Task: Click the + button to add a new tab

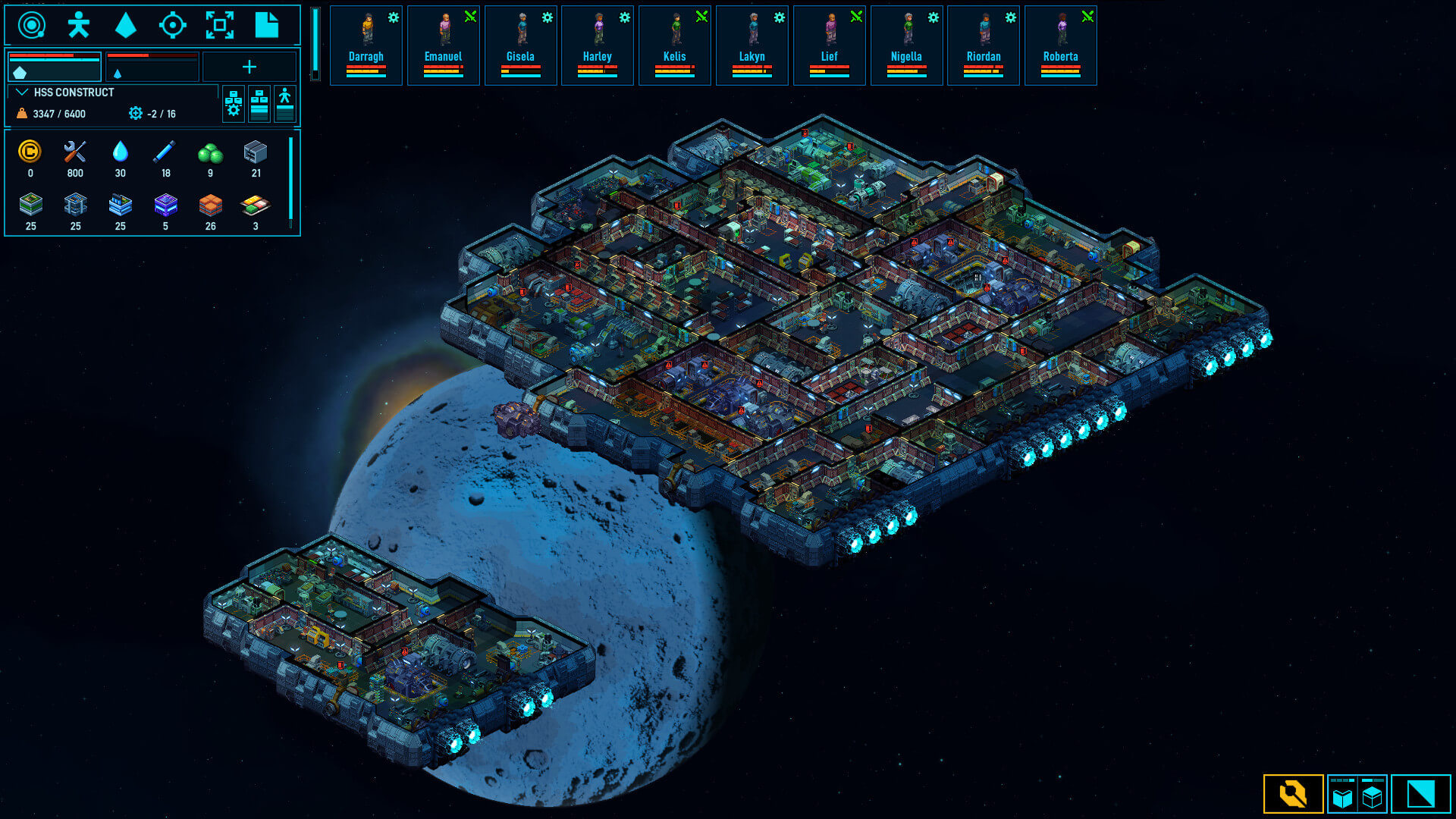Action: pyautogui.click(x=250, y=67)
